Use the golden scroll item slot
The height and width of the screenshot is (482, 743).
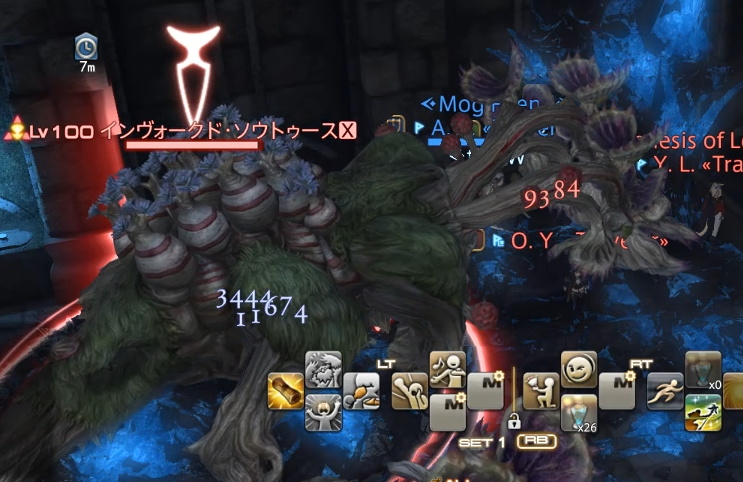tap(284, 391)
